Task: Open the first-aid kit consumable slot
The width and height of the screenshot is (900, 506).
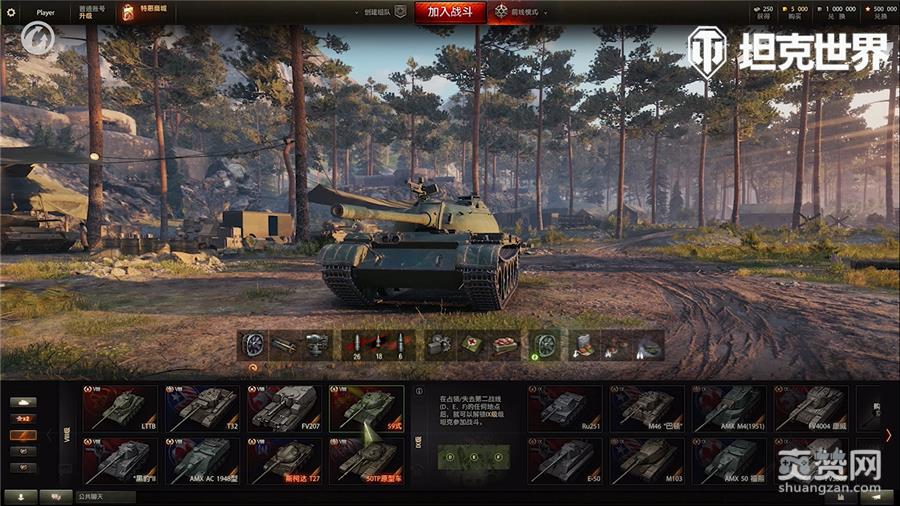Action: [x=470, y=345]
